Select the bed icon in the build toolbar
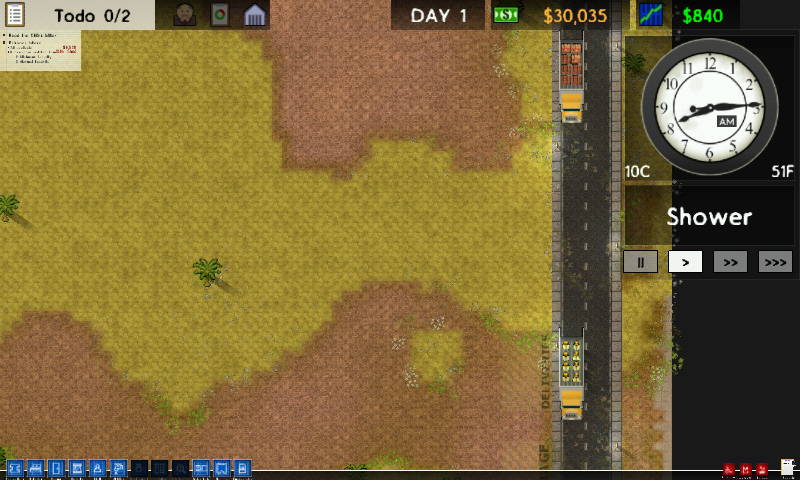The height and width of the screenshot is (480, 800). [35, 468]
